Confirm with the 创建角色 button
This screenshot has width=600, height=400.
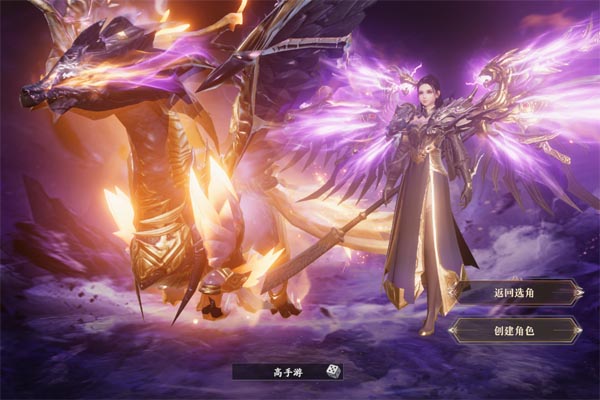pos(516,331)
